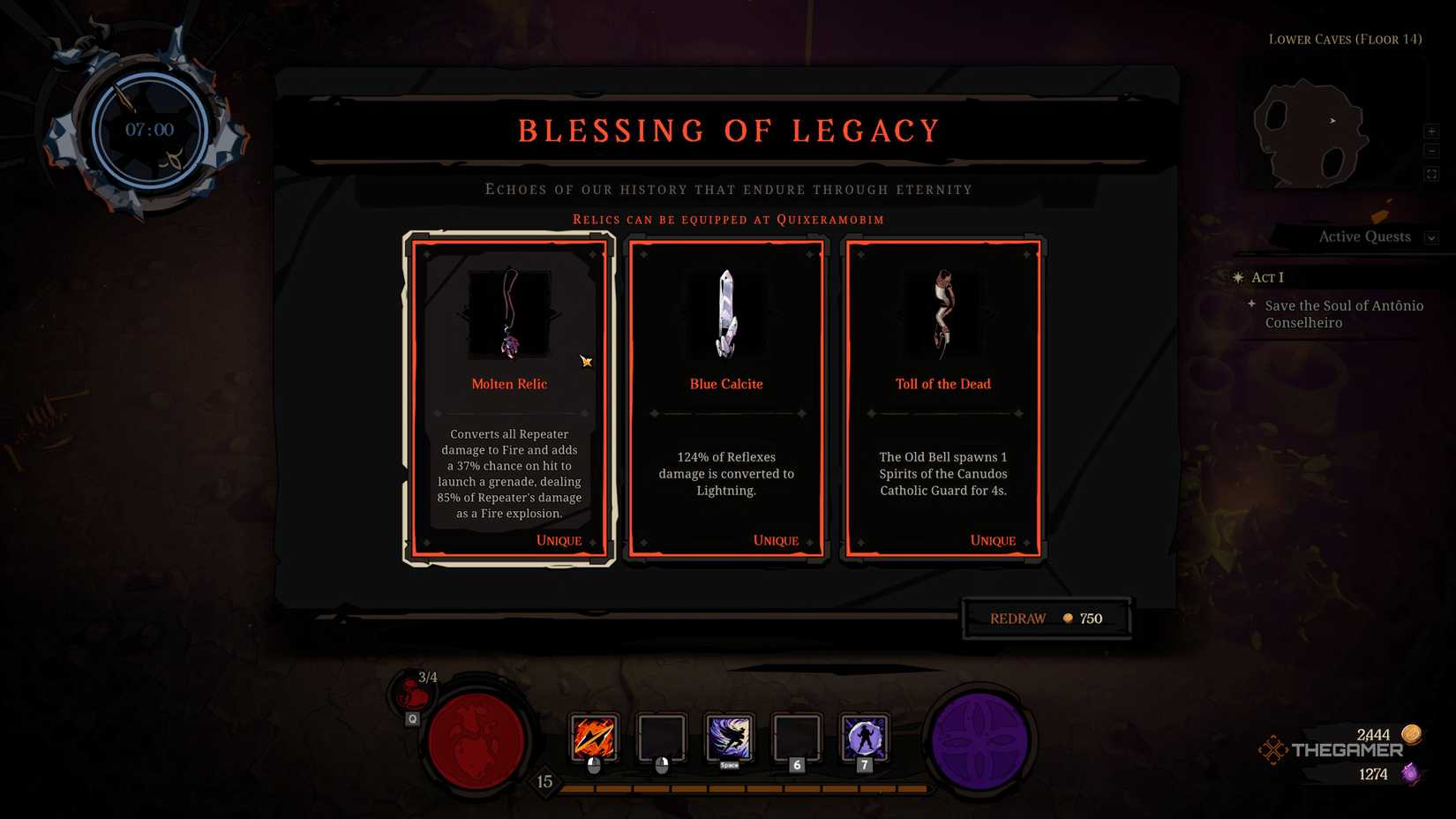Viewport: 1456px width, 819px height.
Task: Choose the Blue Calcite relic card
Action: click(x=726, y=397)
